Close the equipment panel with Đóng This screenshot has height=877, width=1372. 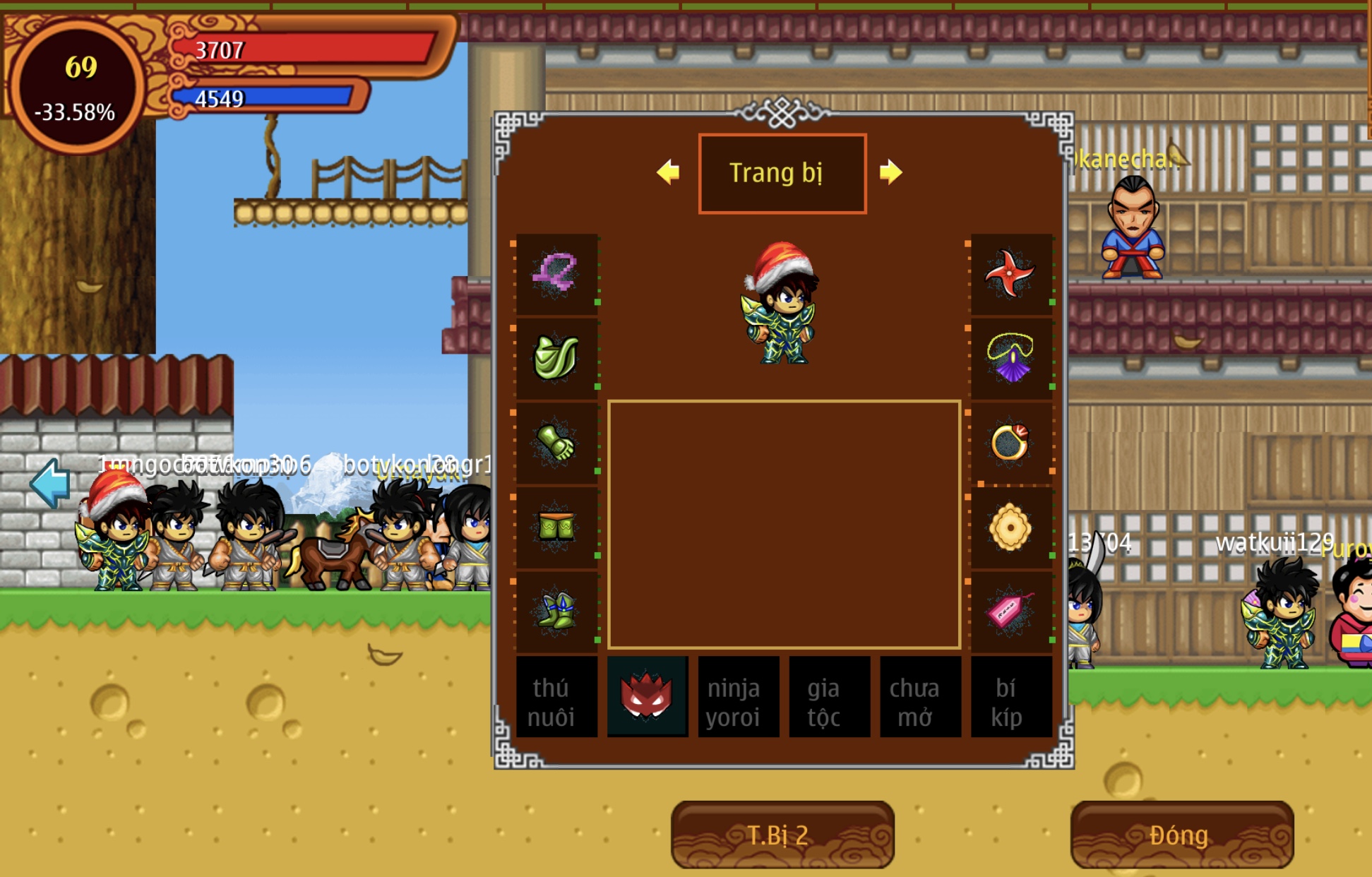pos(1181,835)
